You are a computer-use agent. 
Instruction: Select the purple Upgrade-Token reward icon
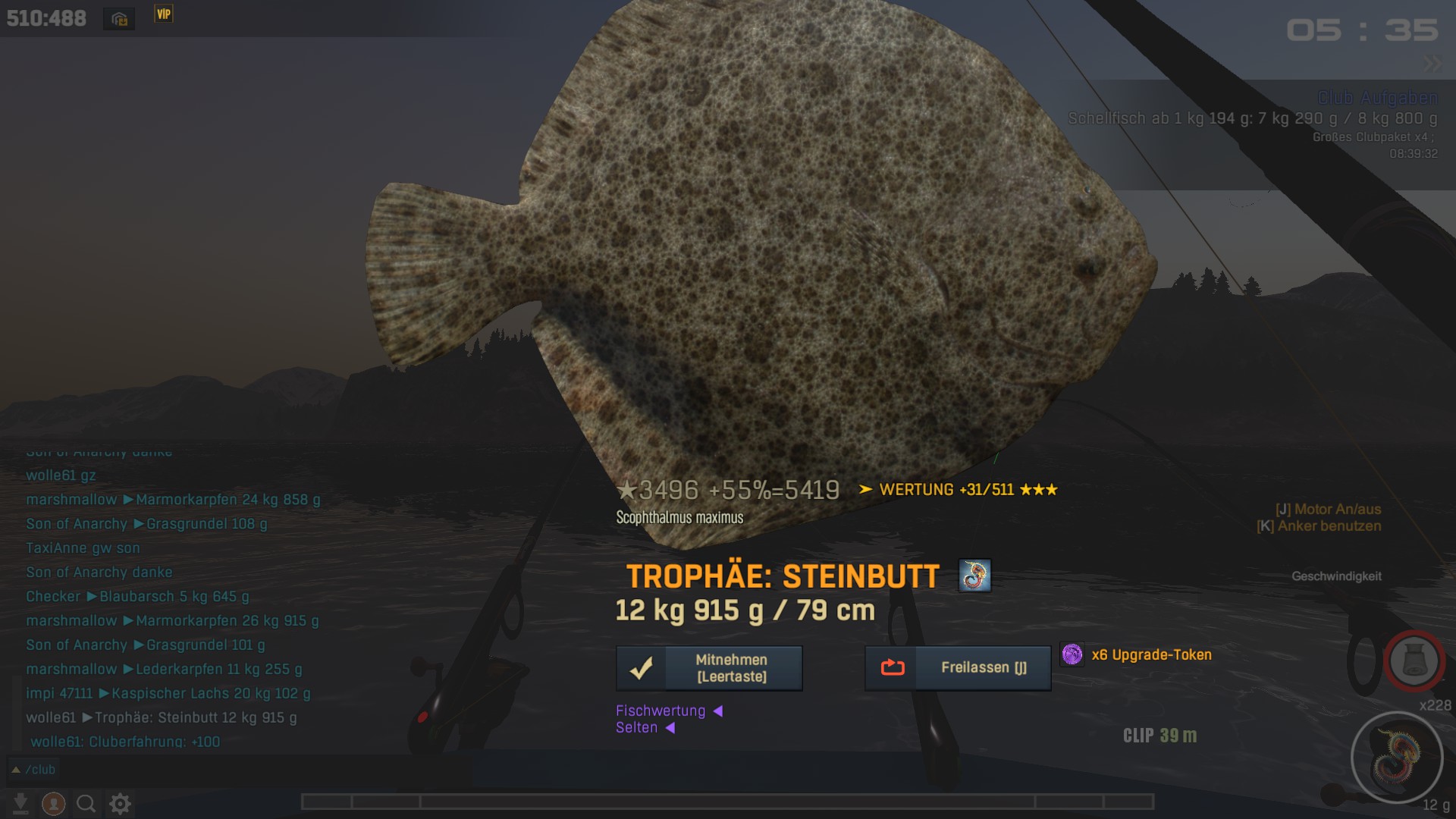pos(1072,654)
